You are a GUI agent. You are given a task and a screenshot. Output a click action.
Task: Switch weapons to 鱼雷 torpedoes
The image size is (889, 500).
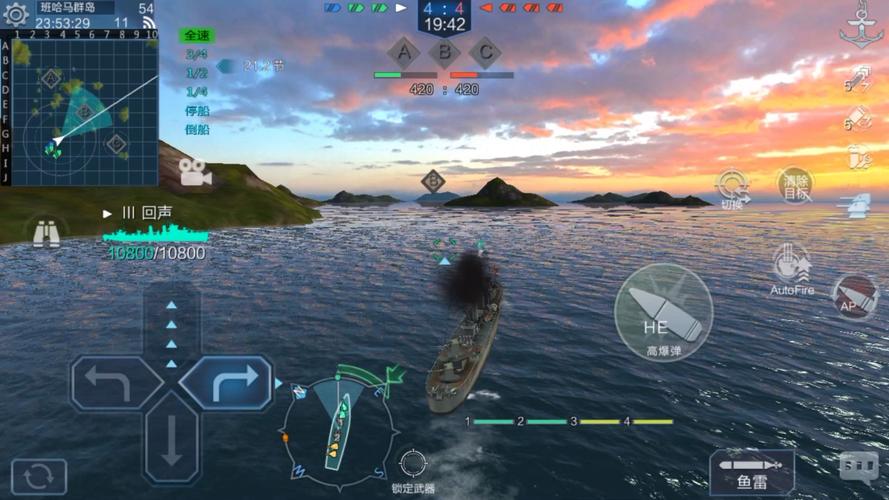point(752,472)
